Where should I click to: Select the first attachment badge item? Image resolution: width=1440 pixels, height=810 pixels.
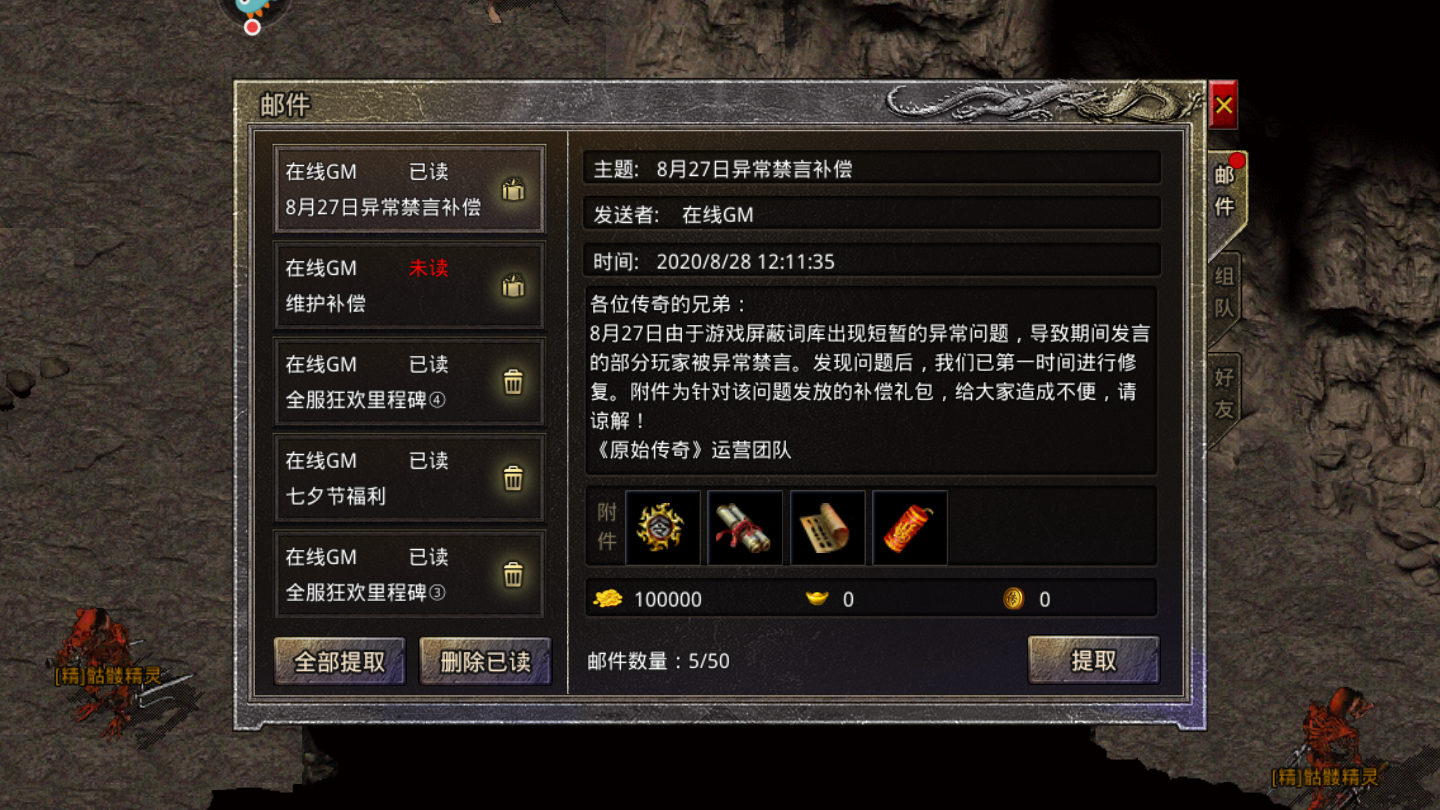(x=662, y=527)
